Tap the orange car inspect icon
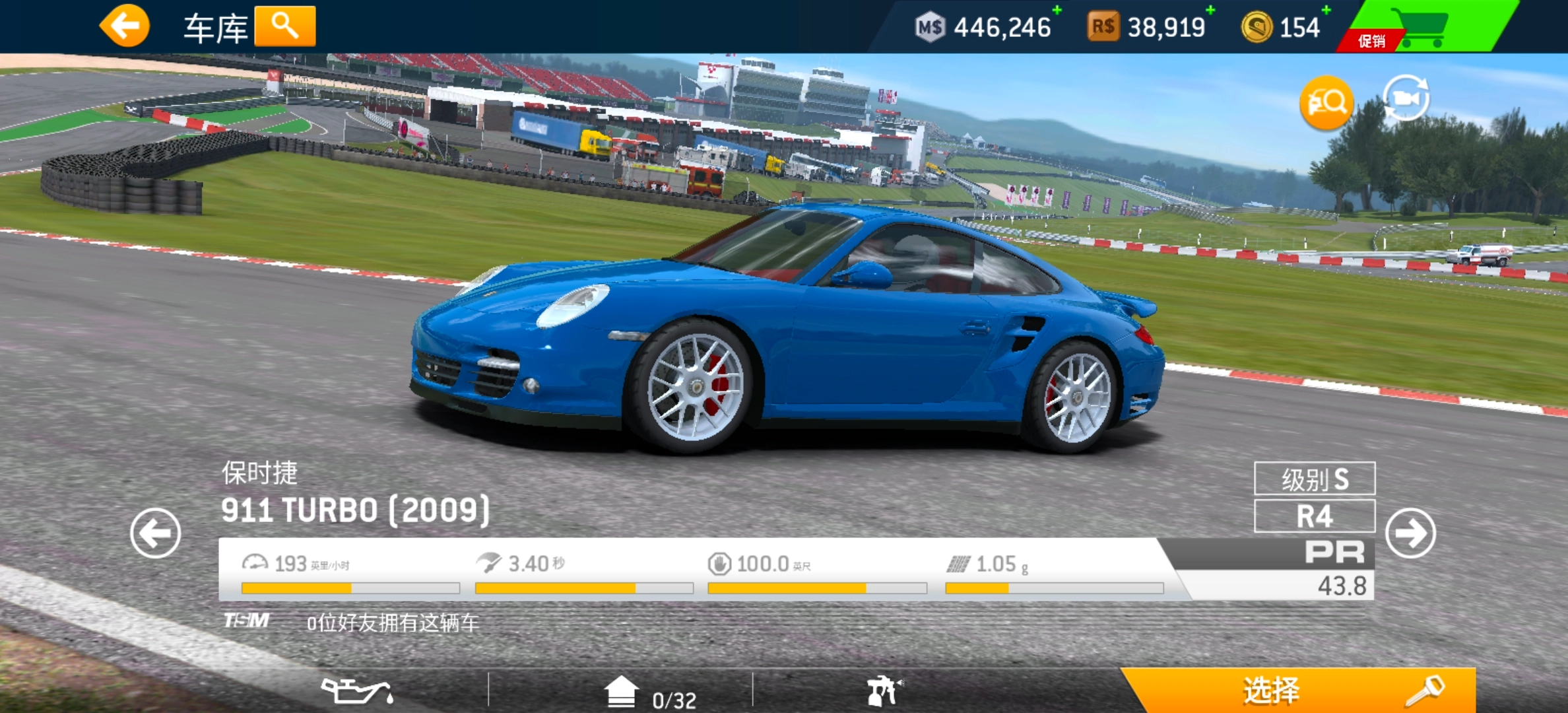1568x713 pixels. (x=1326, y=102)
